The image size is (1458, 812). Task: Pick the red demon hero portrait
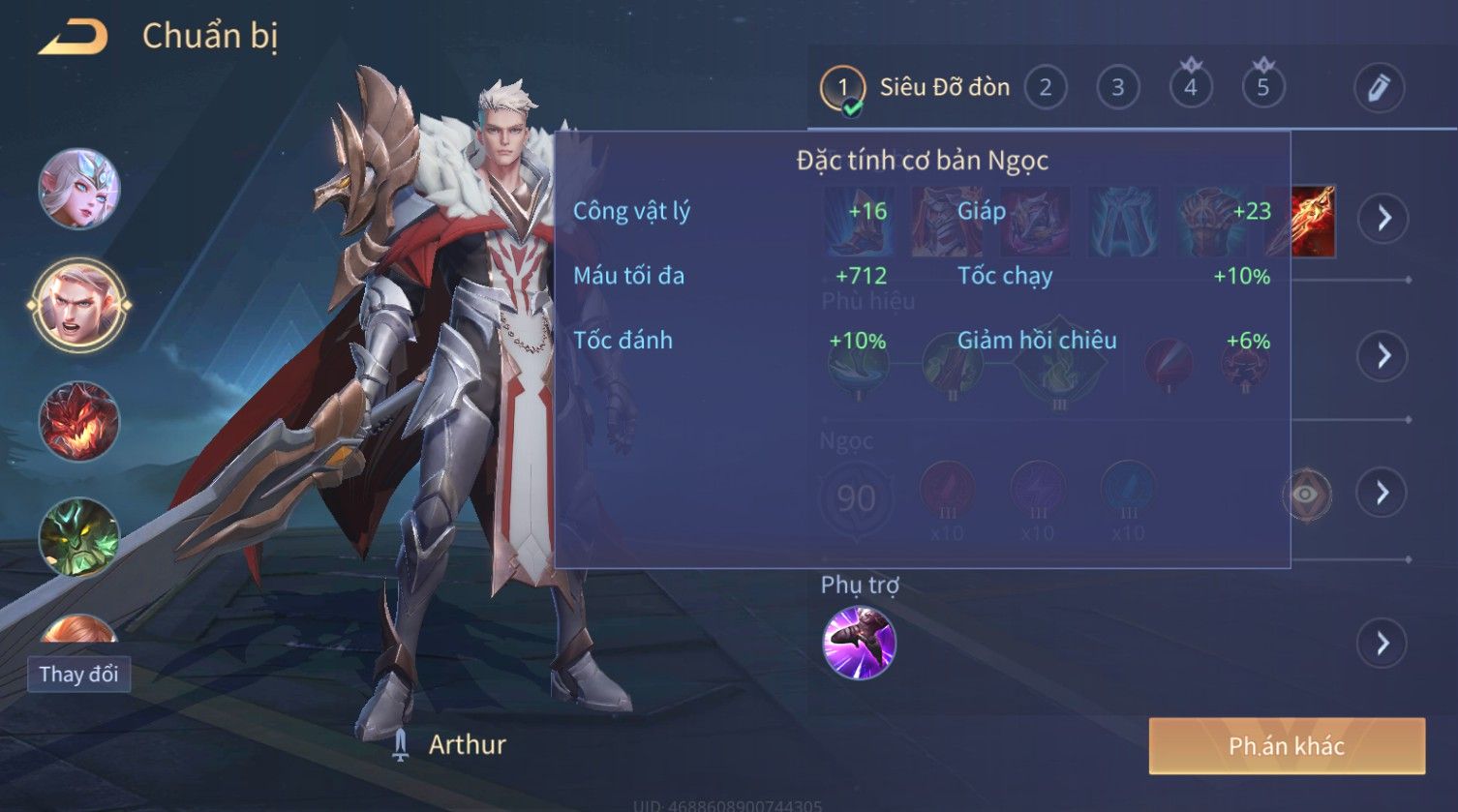click(79, 421)
